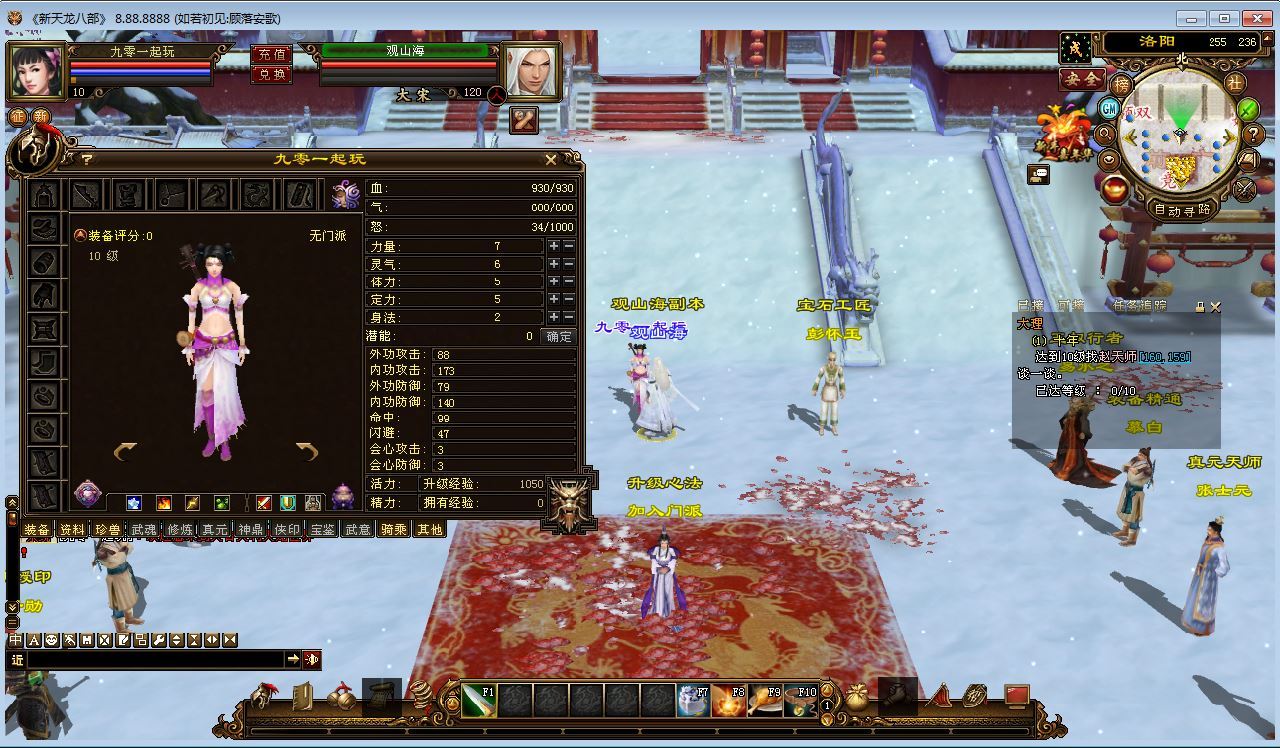1280x748 pixels.
Task: Activate 自动寻路 auto-pathfinding
Action: click(1182, 210)
